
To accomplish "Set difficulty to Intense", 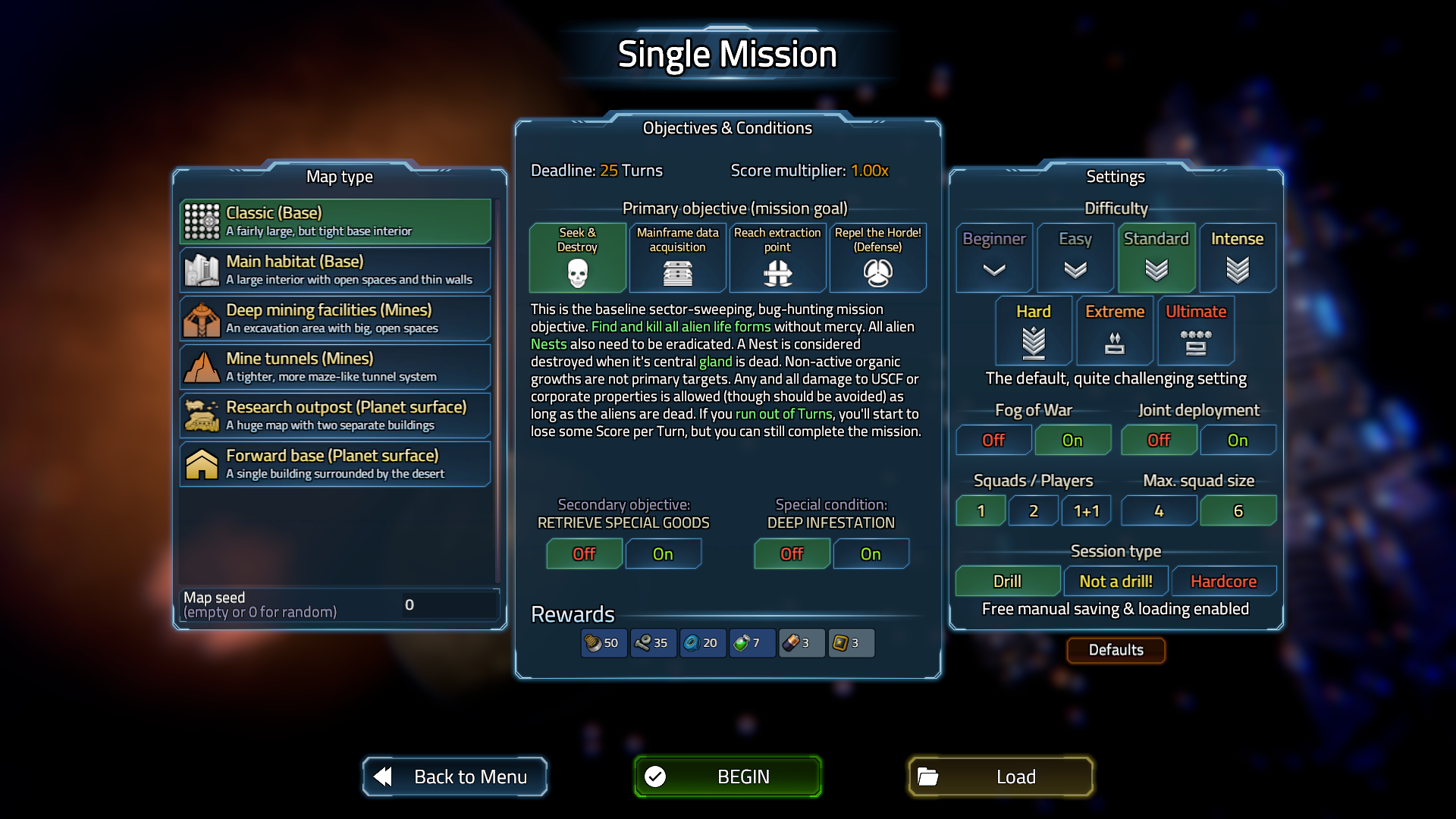I will [x=1237, y=258].
